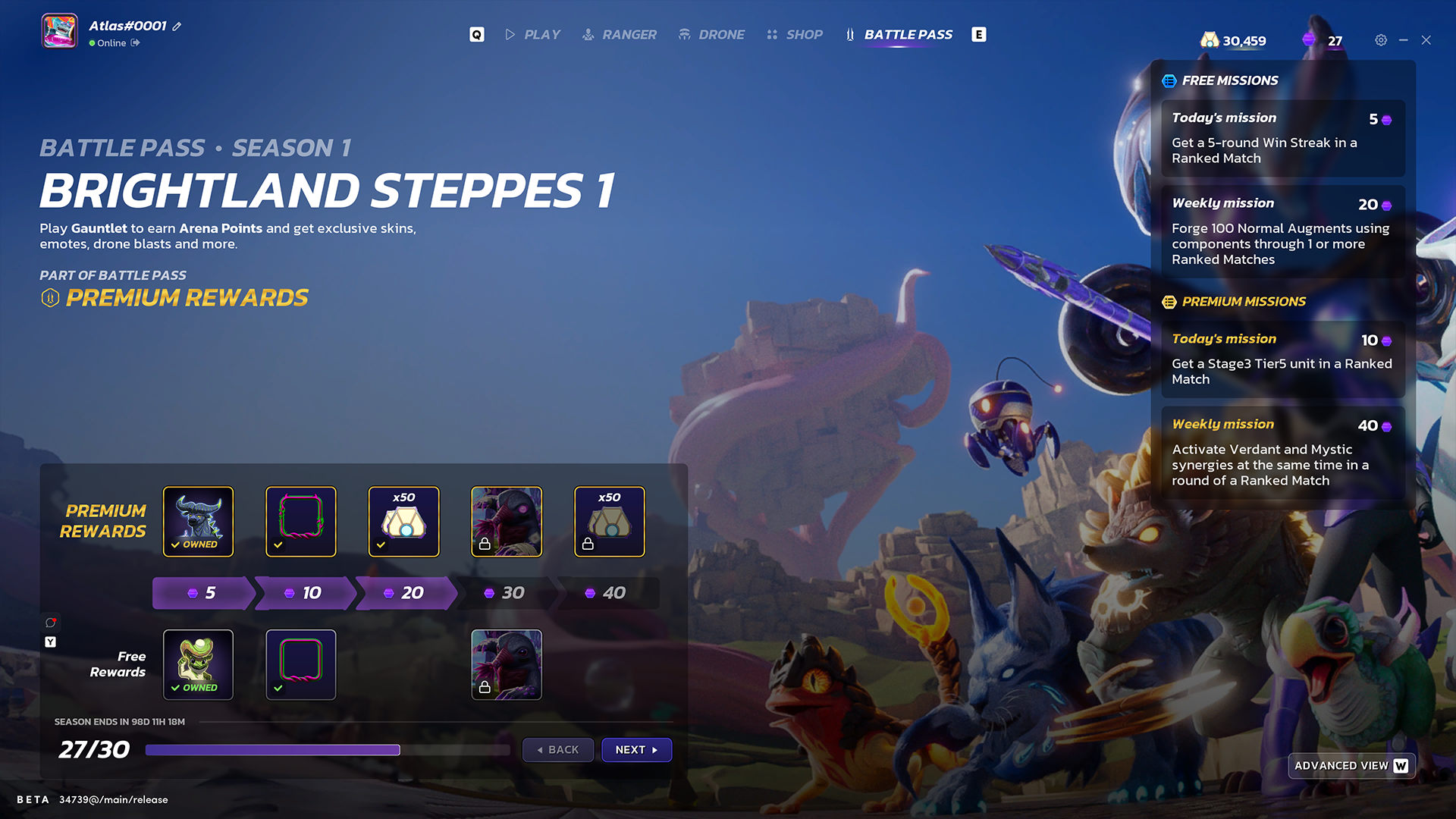Open the Ranger tab
1456x819 pixels.
pyautogui.click(x=620, y=35)
